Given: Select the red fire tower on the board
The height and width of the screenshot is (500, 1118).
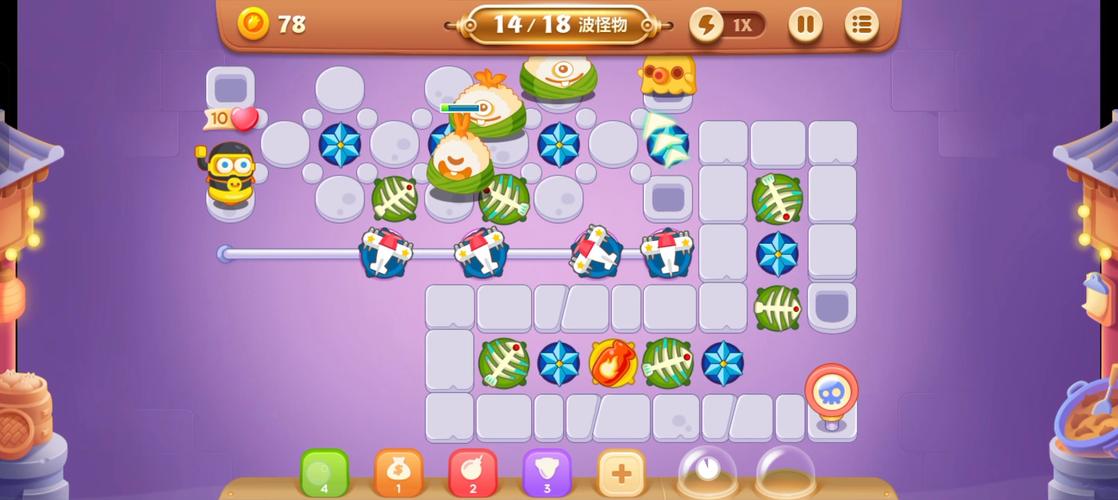Looking at the screenshot, I should (613, 363).
